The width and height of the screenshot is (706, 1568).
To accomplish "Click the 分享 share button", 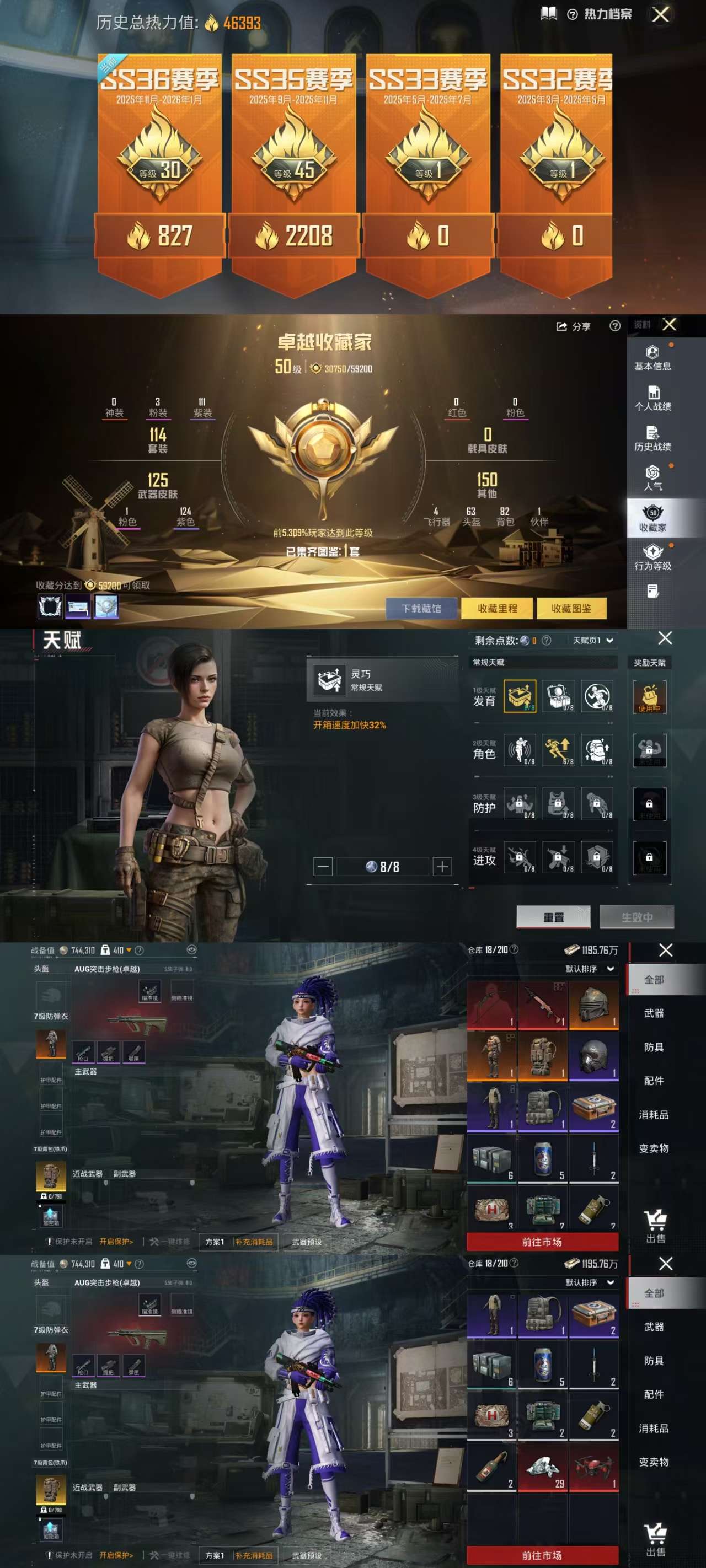I will tap(573, 327).
